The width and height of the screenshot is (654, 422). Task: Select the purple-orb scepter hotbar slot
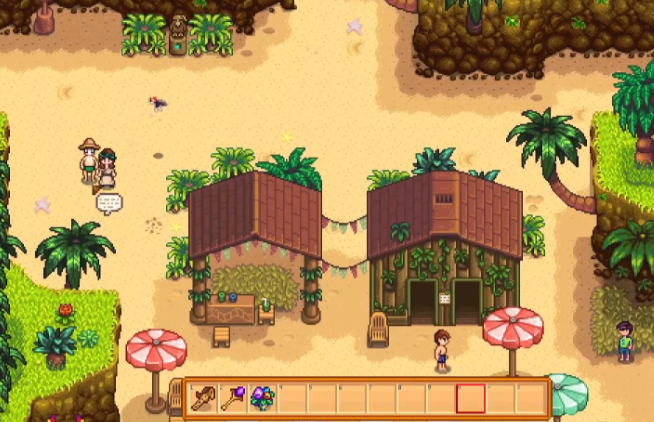[x=233, y=399]
